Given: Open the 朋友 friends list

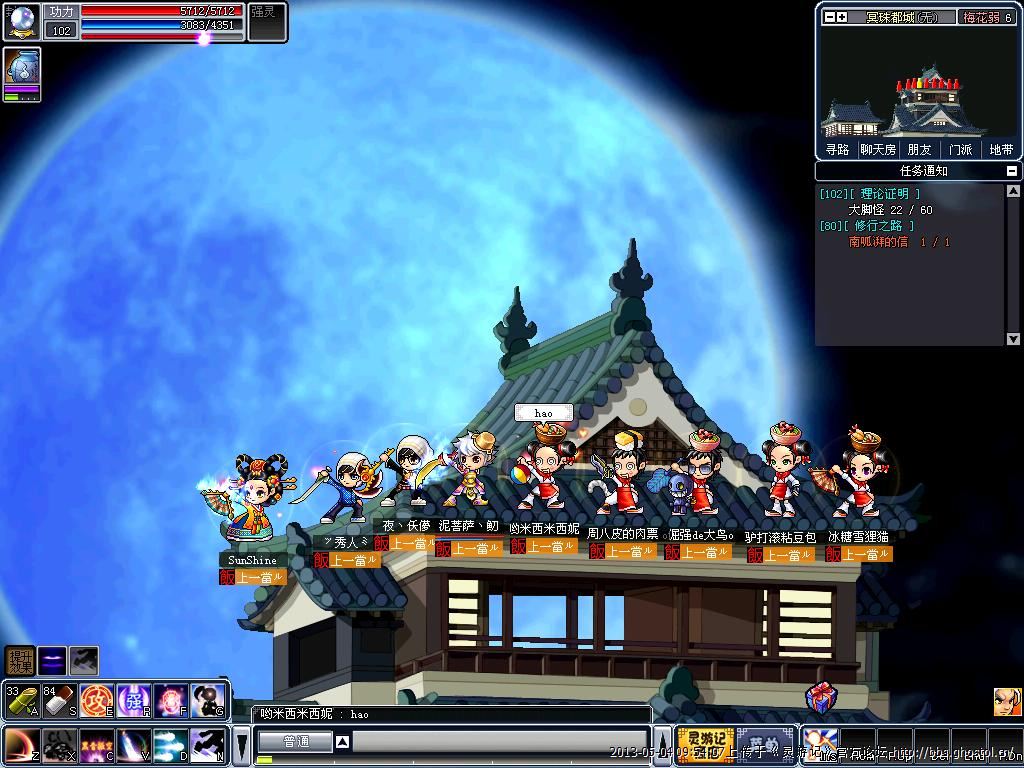Looking at the screenshot, I should click(x=919, y=149).
